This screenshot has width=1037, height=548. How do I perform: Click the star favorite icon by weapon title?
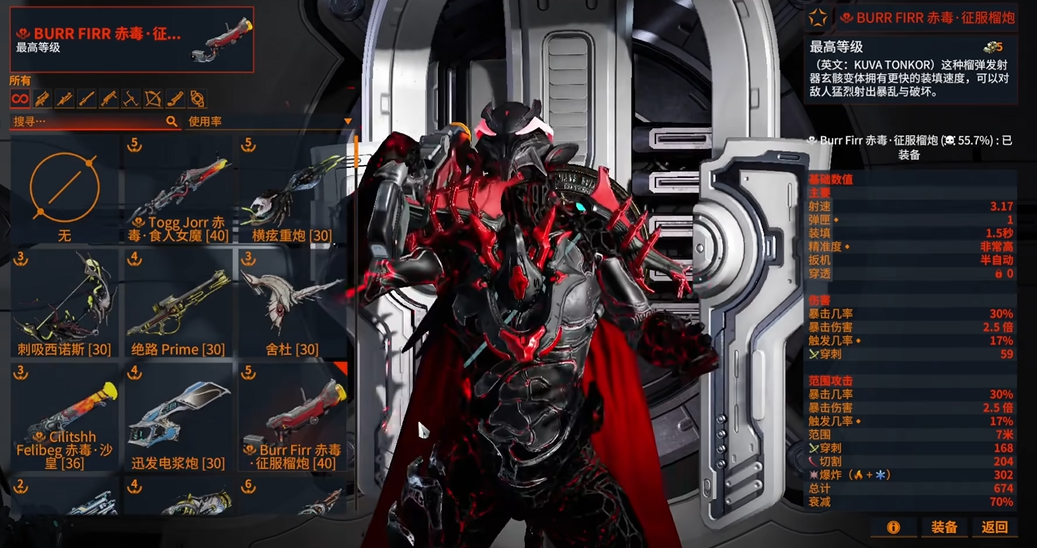pyautogui.click(x=818, y=17)
